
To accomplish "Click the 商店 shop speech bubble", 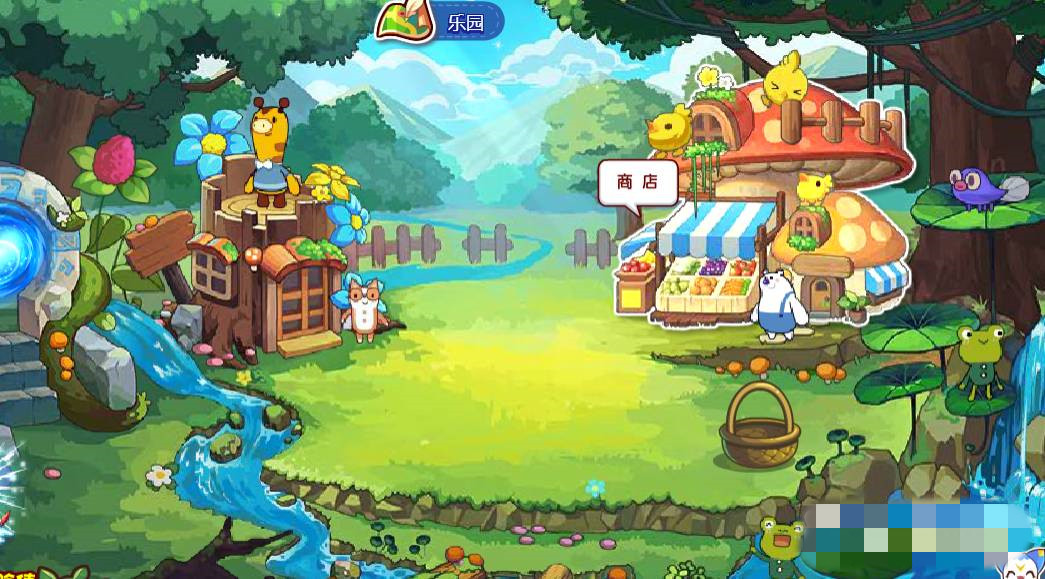I will (637, 183).
